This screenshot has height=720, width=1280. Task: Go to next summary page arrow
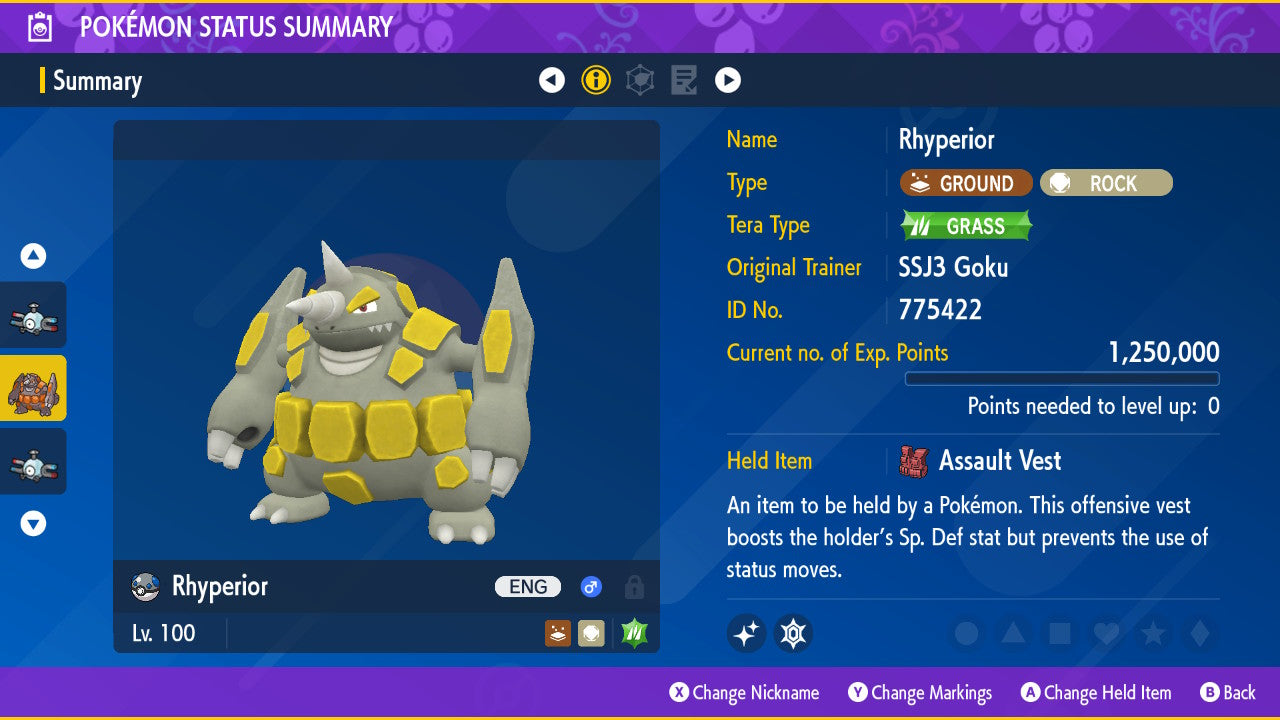point(728,80)
